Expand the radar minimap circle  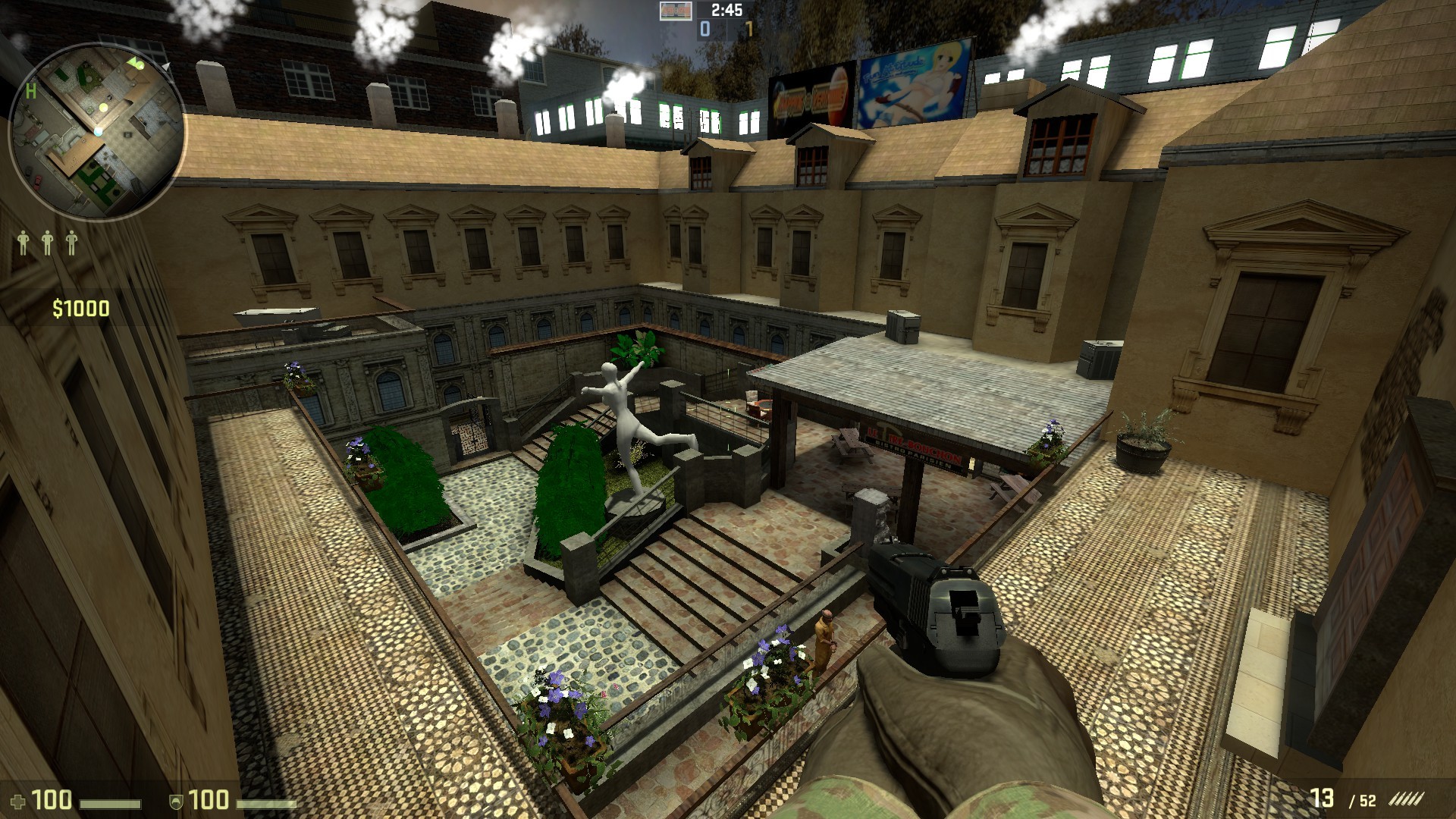[x=97, y=125]
